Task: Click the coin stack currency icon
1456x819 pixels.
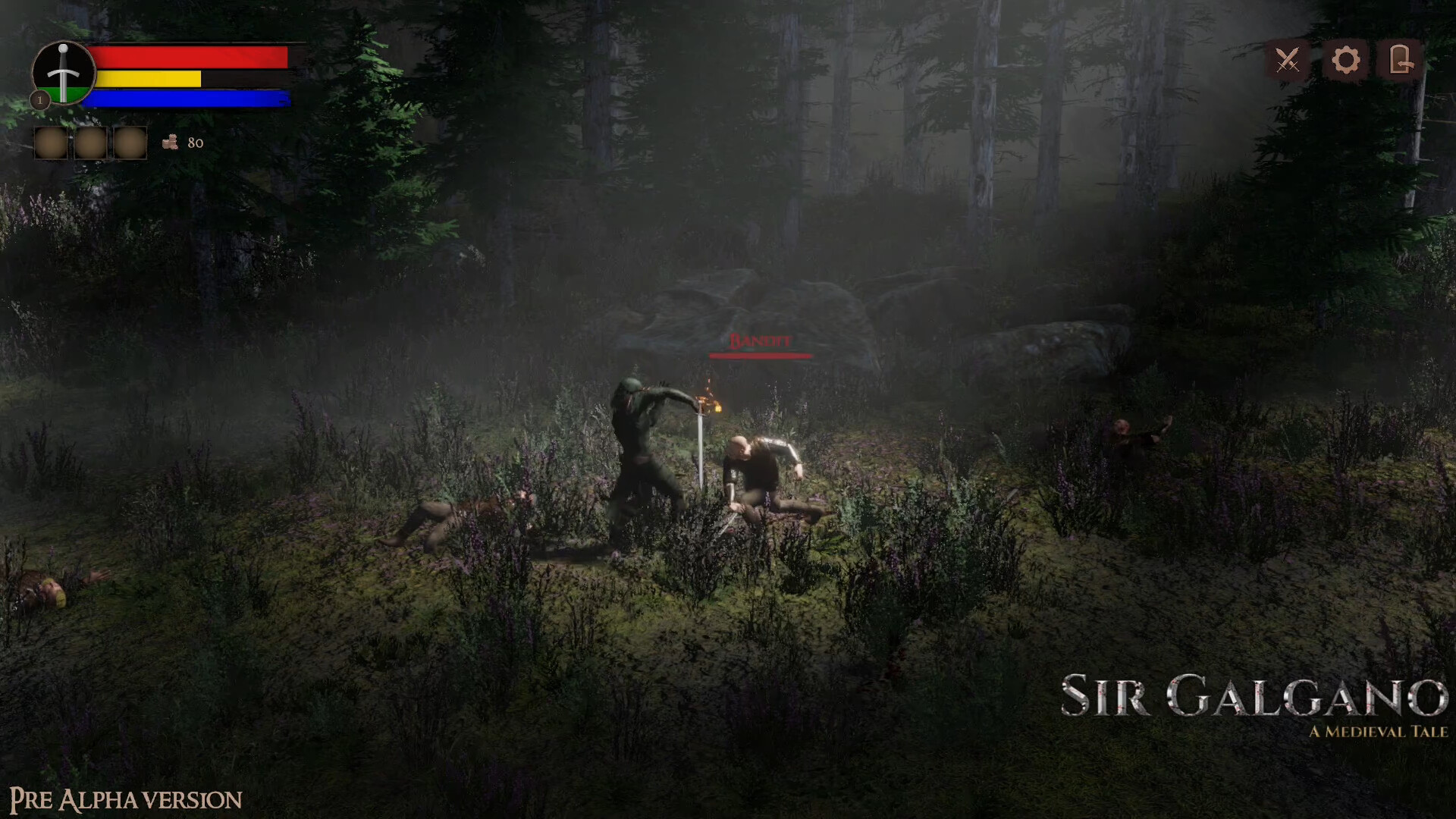Action: (170, 140)
